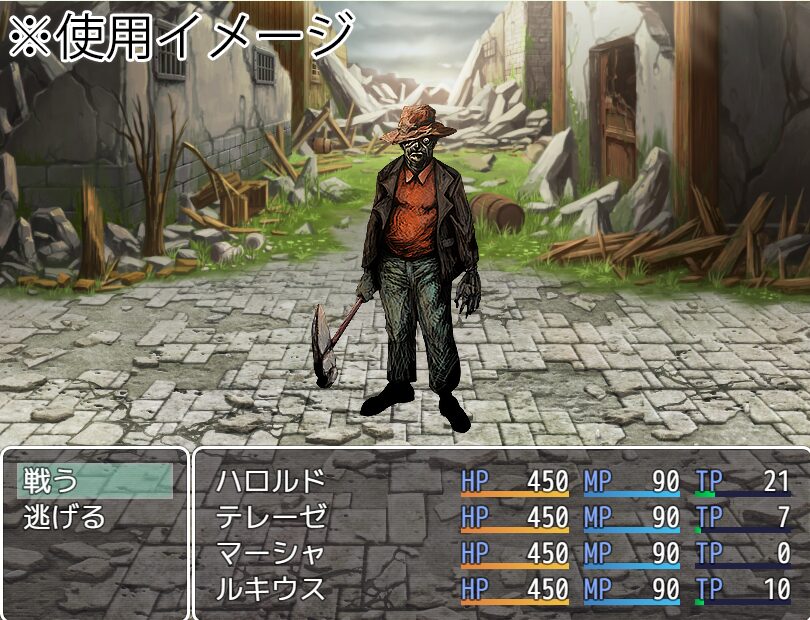Select party member ルキウス
This screenshot has width=810, height=620.
[271, 589]
